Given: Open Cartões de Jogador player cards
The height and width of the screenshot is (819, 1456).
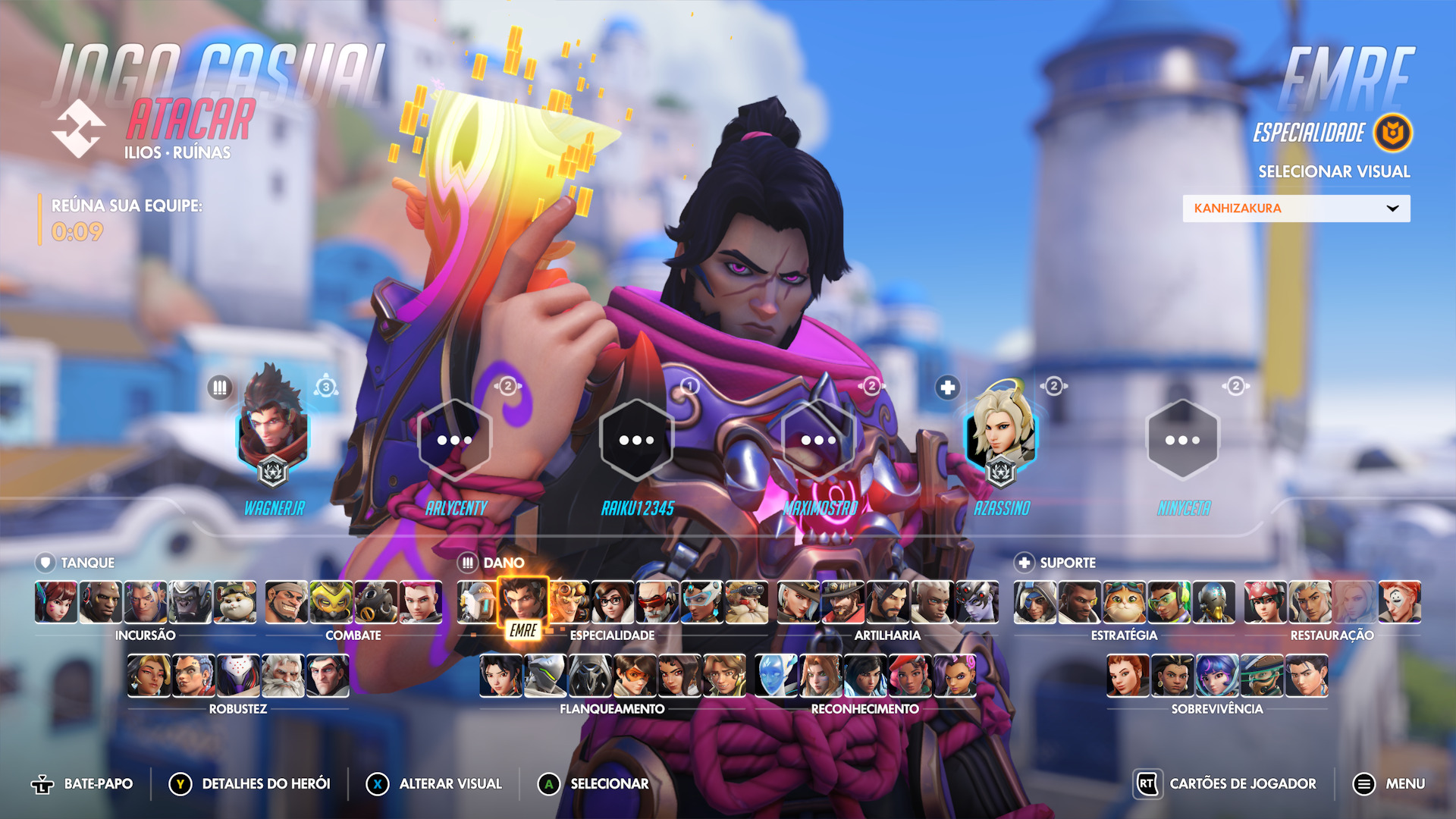Looking at the screenshot, I should coord(1225,784).
